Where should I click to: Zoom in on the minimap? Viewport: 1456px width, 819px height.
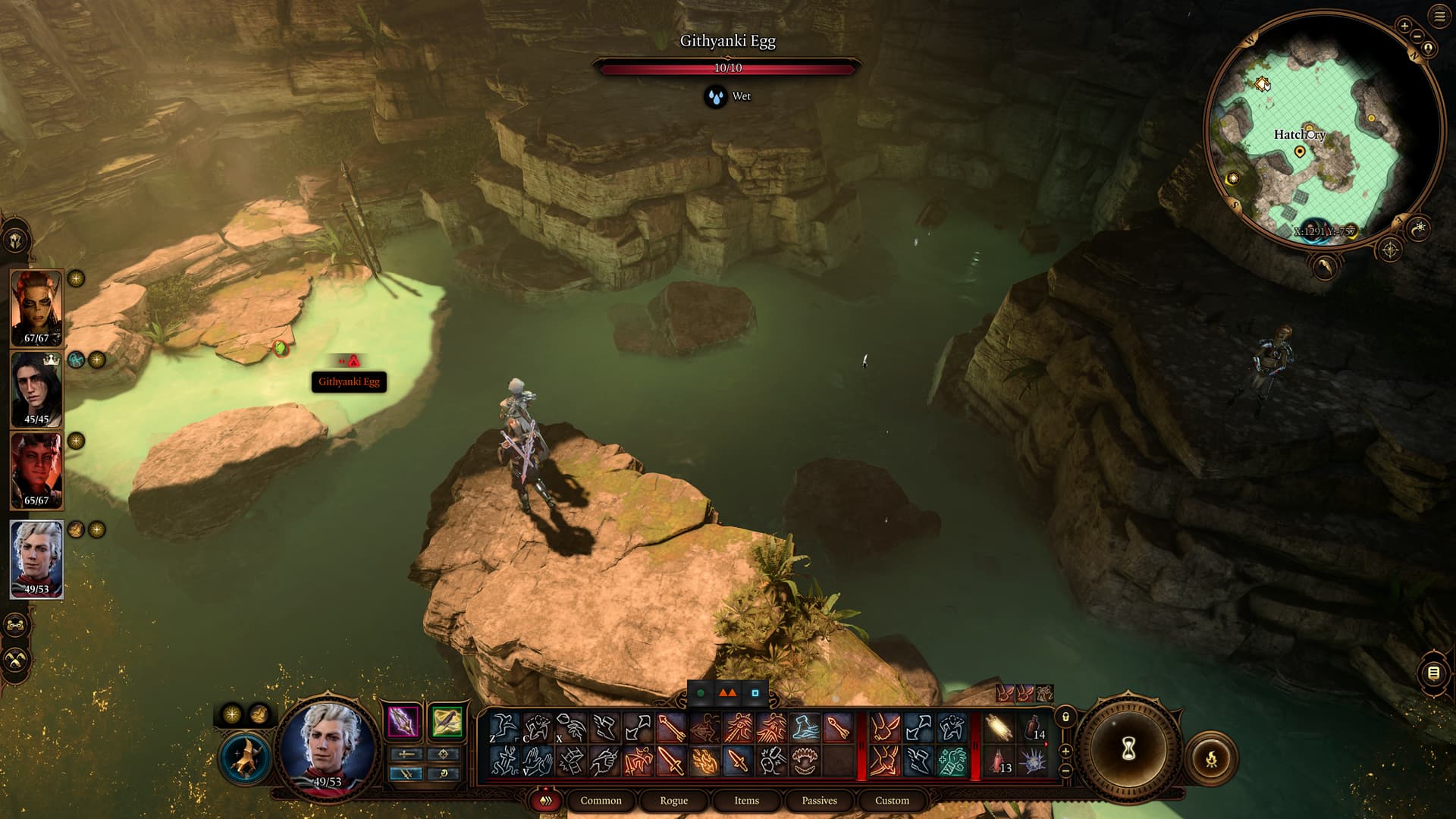coord(1404,26)
